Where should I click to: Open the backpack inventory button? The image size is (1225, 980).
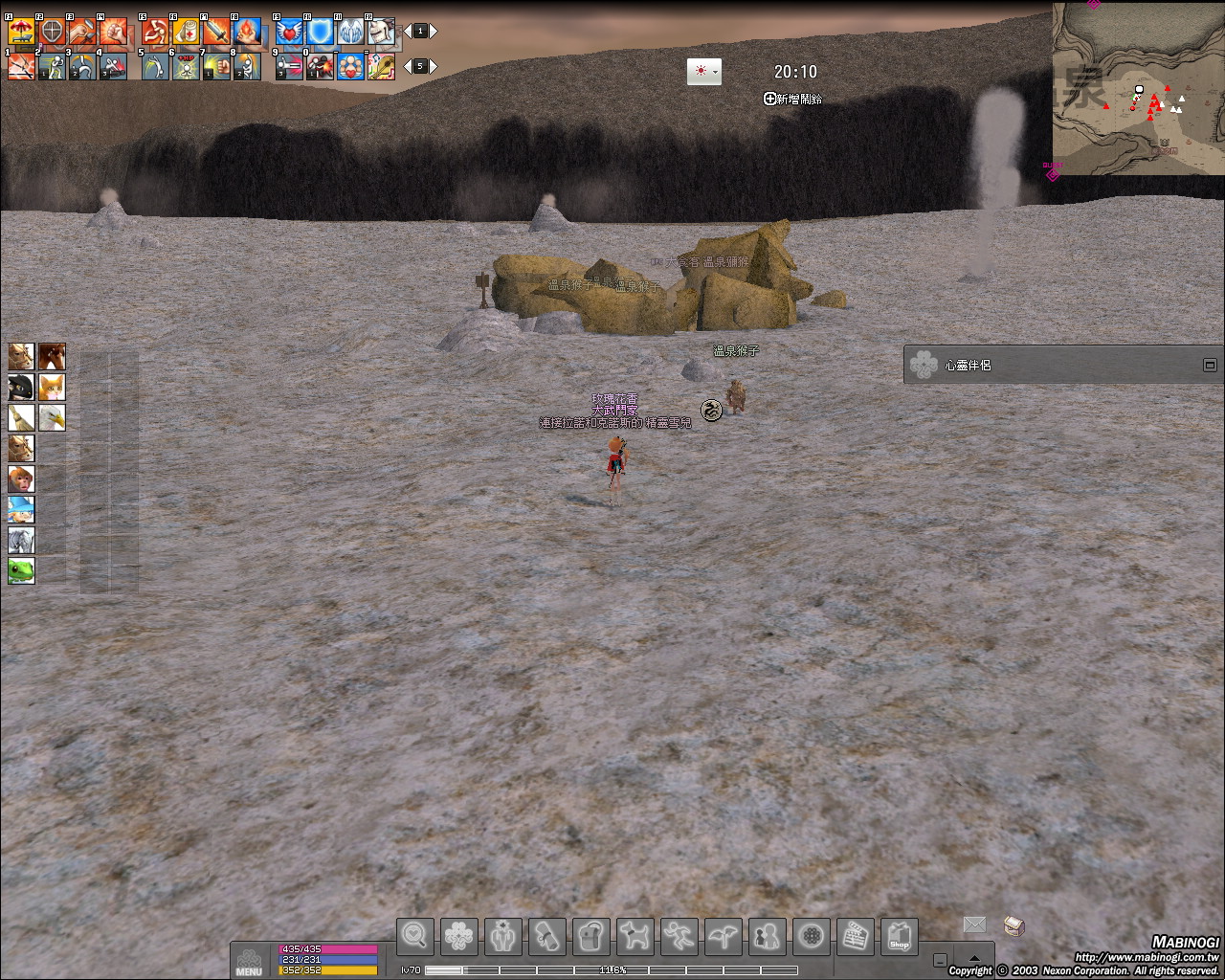[x=591, y=936]
